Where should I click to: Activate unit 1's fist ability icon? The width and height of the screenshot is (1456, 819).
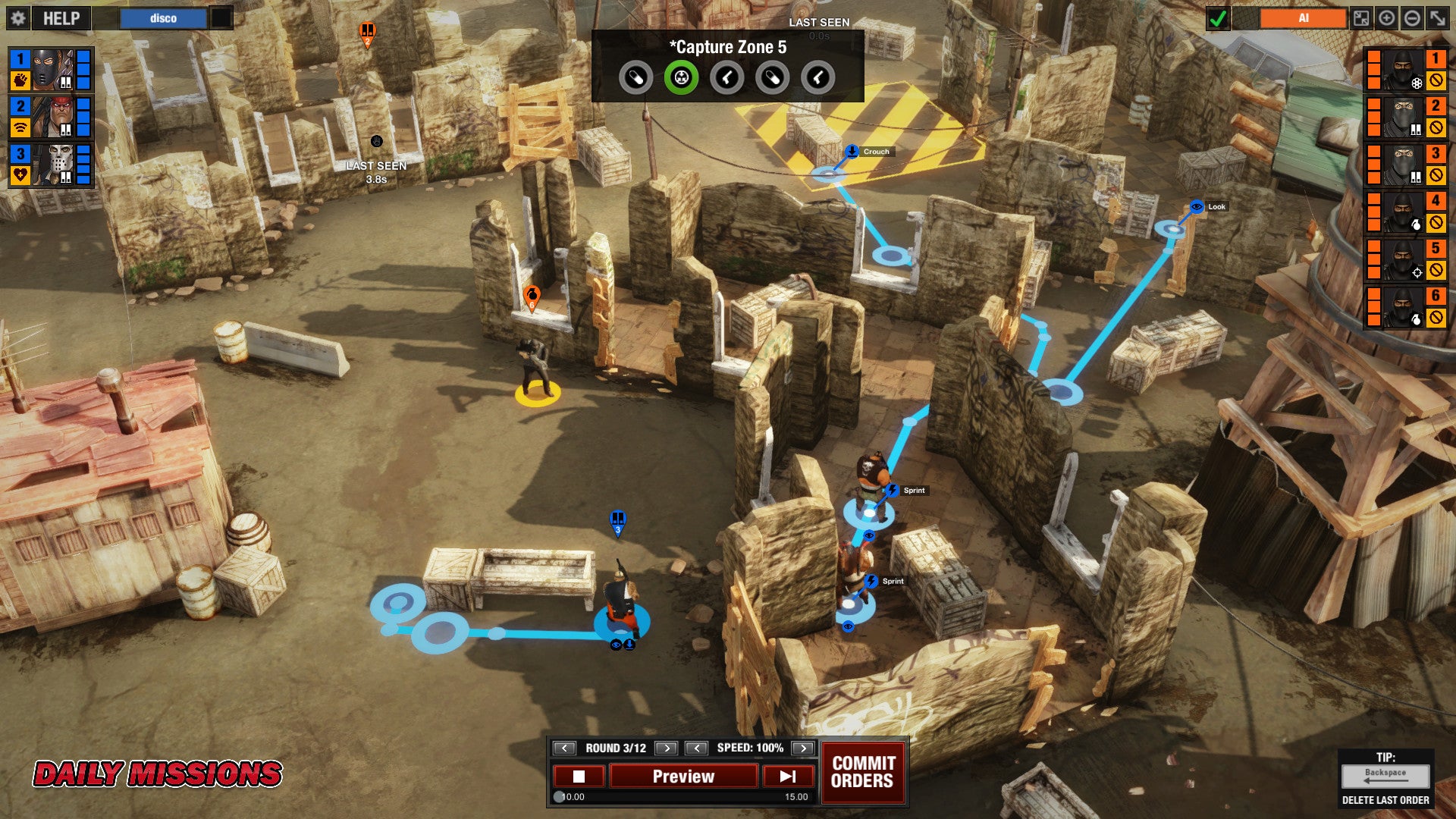point(20,80)
